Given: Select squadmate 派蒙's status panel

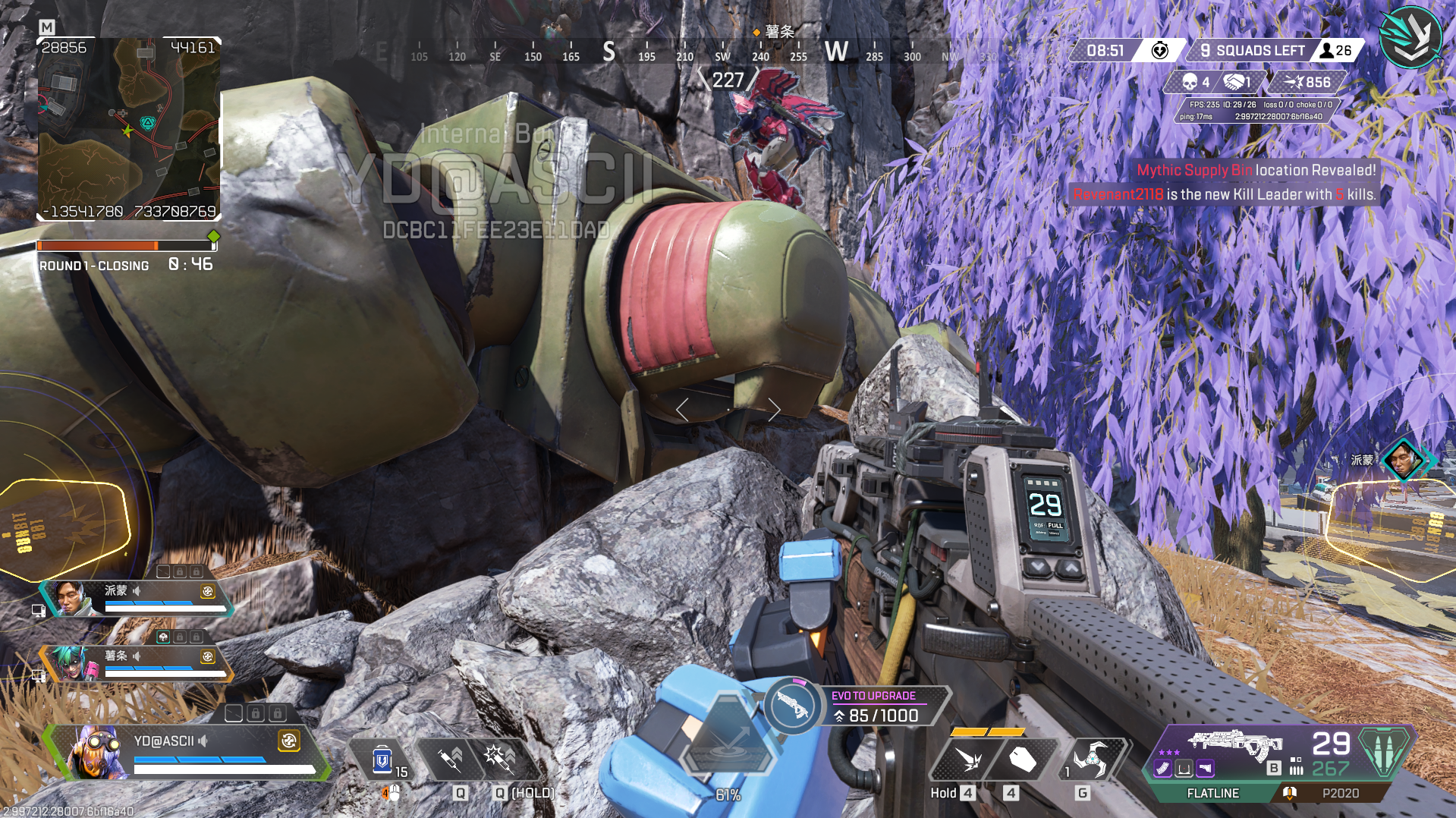Looking at the screenshot, I should coord(137,598).
